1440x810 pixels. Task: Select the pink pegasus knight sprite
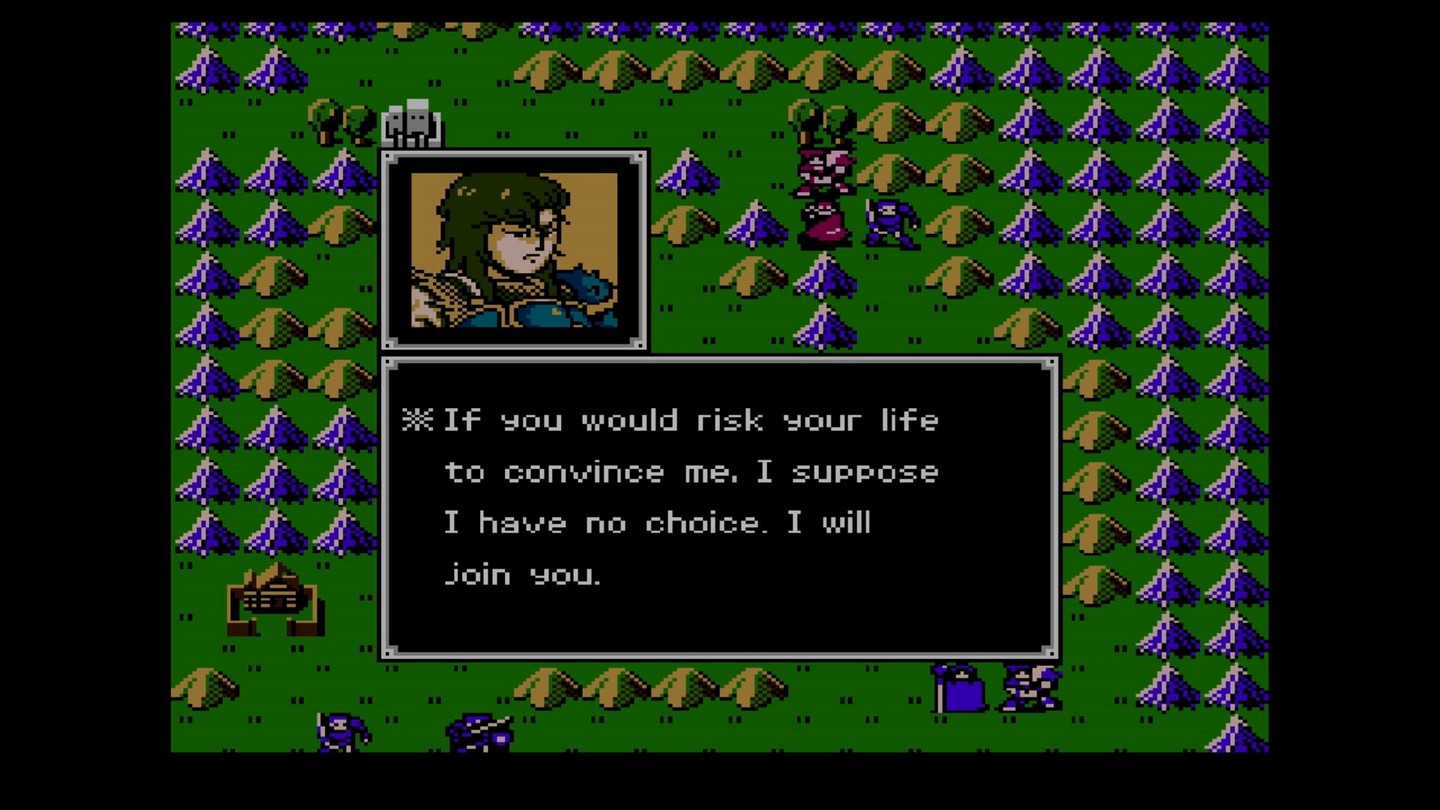point(825,168)
